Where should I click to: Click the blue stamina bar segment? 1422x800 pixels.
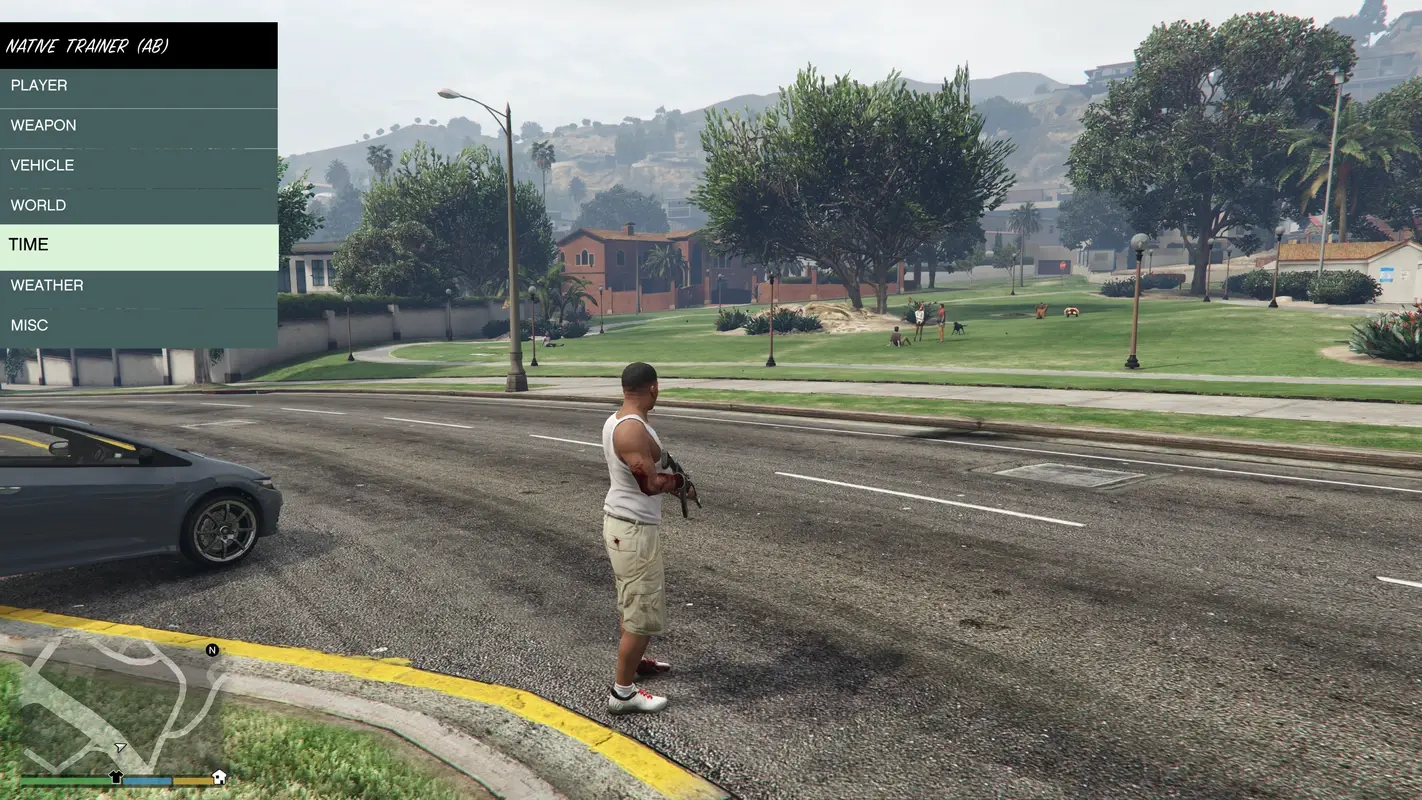(x=146, y=780)
